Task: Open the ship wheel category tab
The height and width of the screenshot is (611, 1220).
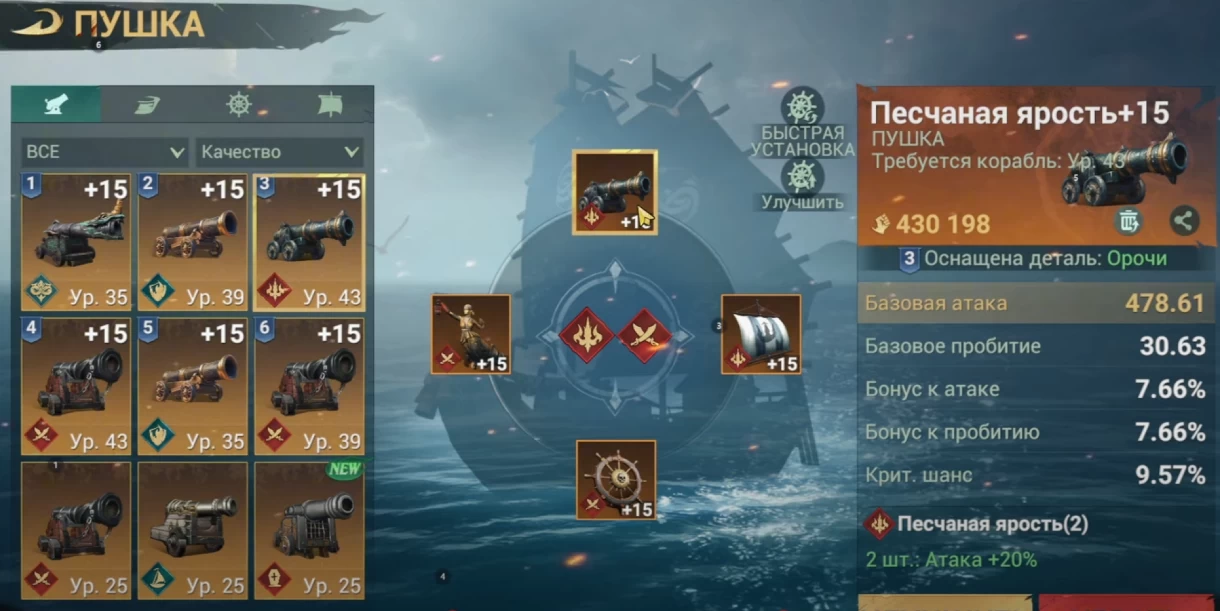Action: (238, 104)
